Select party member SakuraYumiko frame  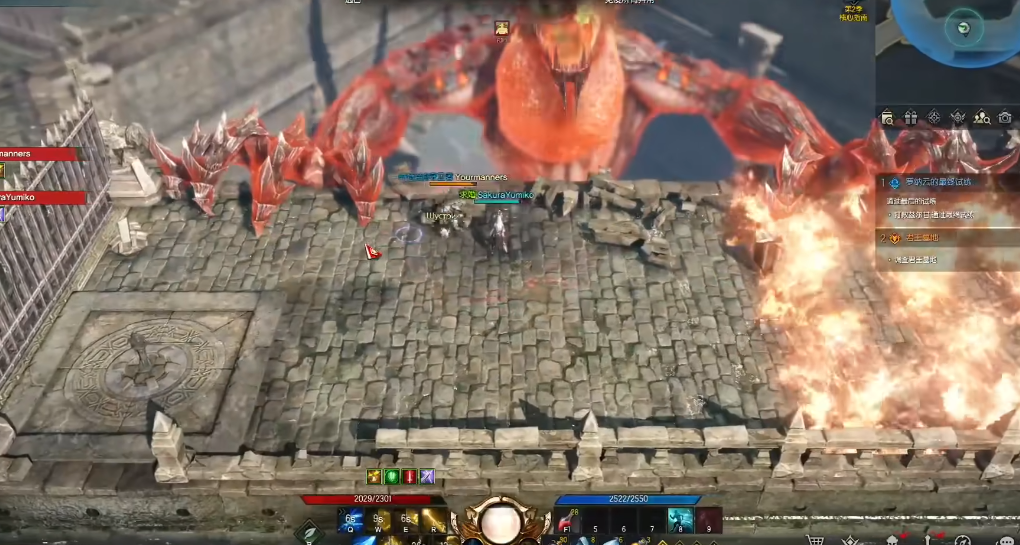click(x=38, y=197)
